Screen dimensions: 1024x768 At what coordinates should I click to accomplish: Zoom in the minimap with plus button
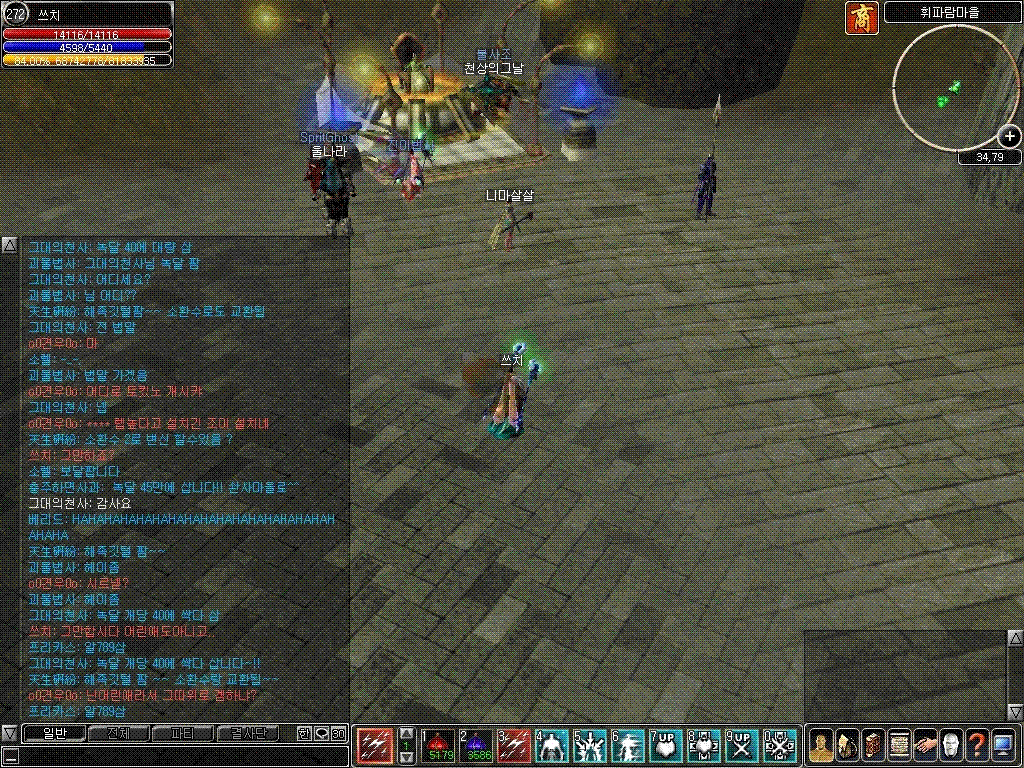(x=1009, y=136)
